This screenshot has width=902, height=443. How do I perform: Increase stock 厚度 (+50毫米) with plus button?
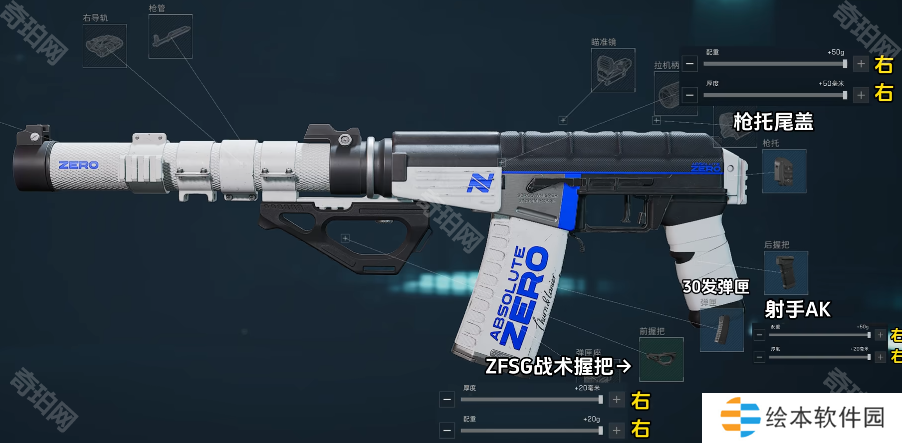861,95
